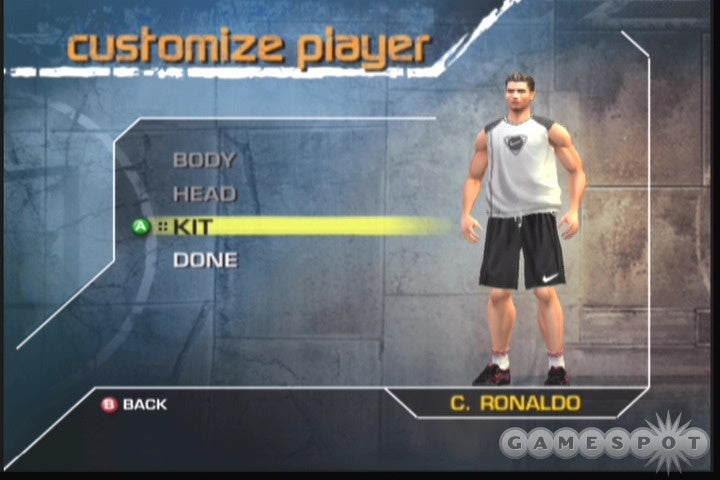
Task: Select the HEAD menu entry
Action: [204, 194]
